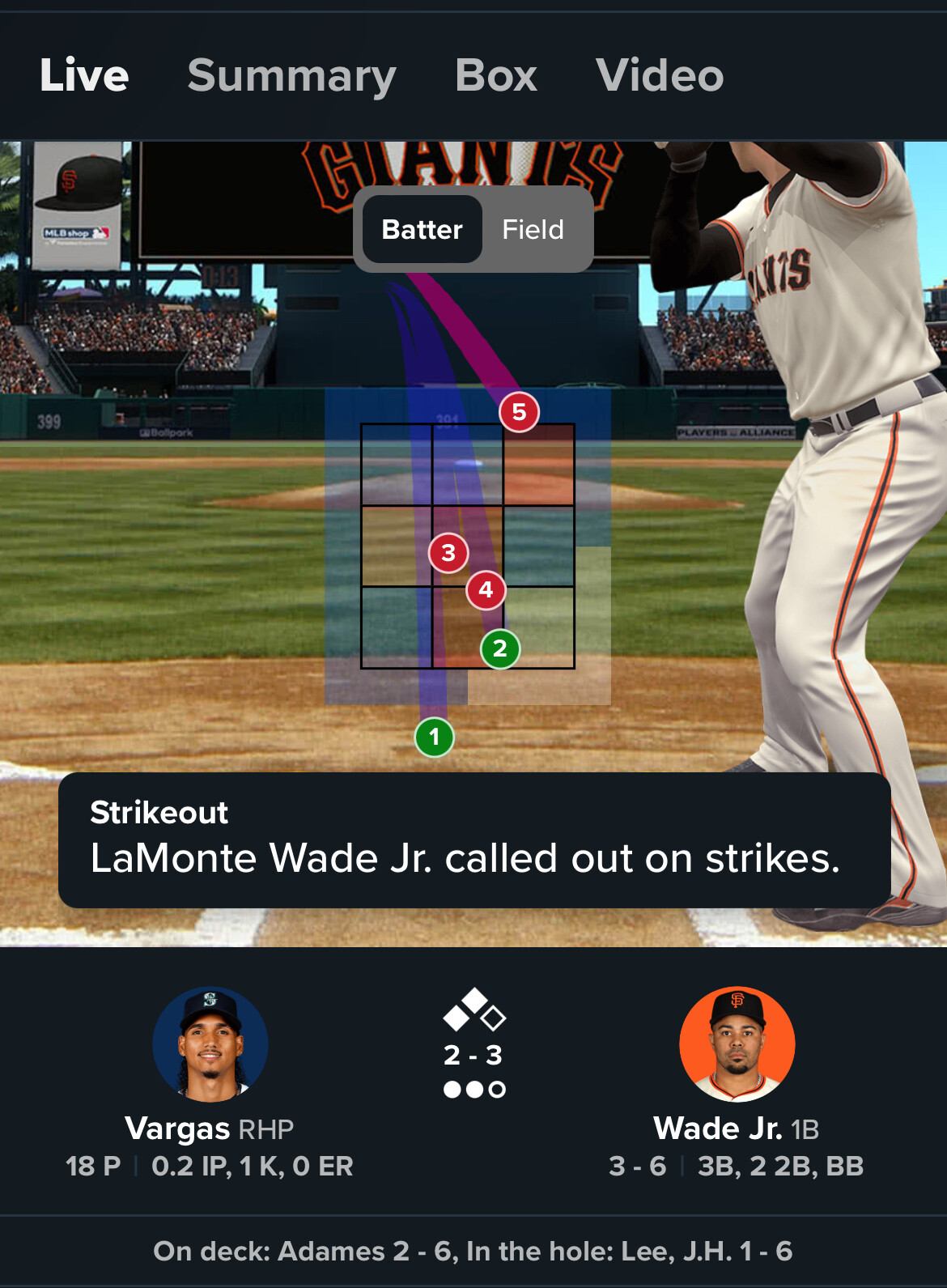Screen dimensions: 947x1288
Task: Open the Strikeout play description card
Action: click(474, 840)
